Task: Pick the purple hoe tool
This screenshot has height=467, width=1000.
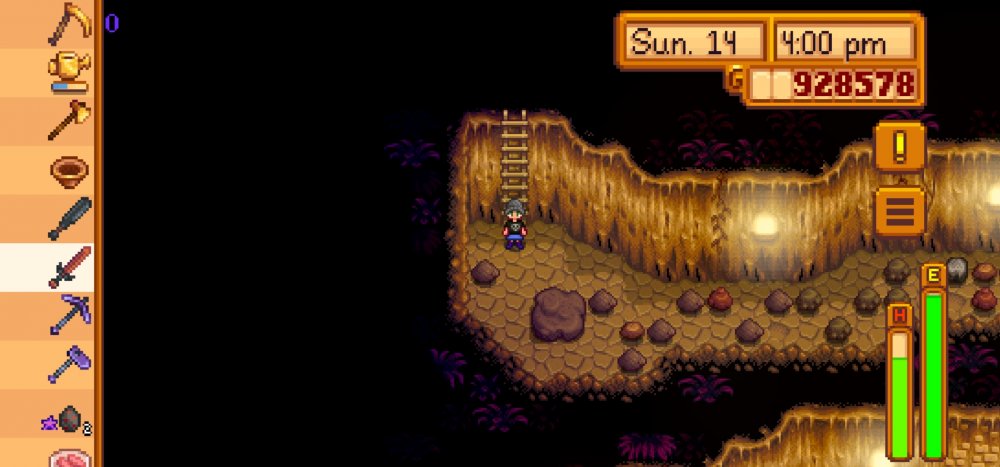Action: (69, 364)
